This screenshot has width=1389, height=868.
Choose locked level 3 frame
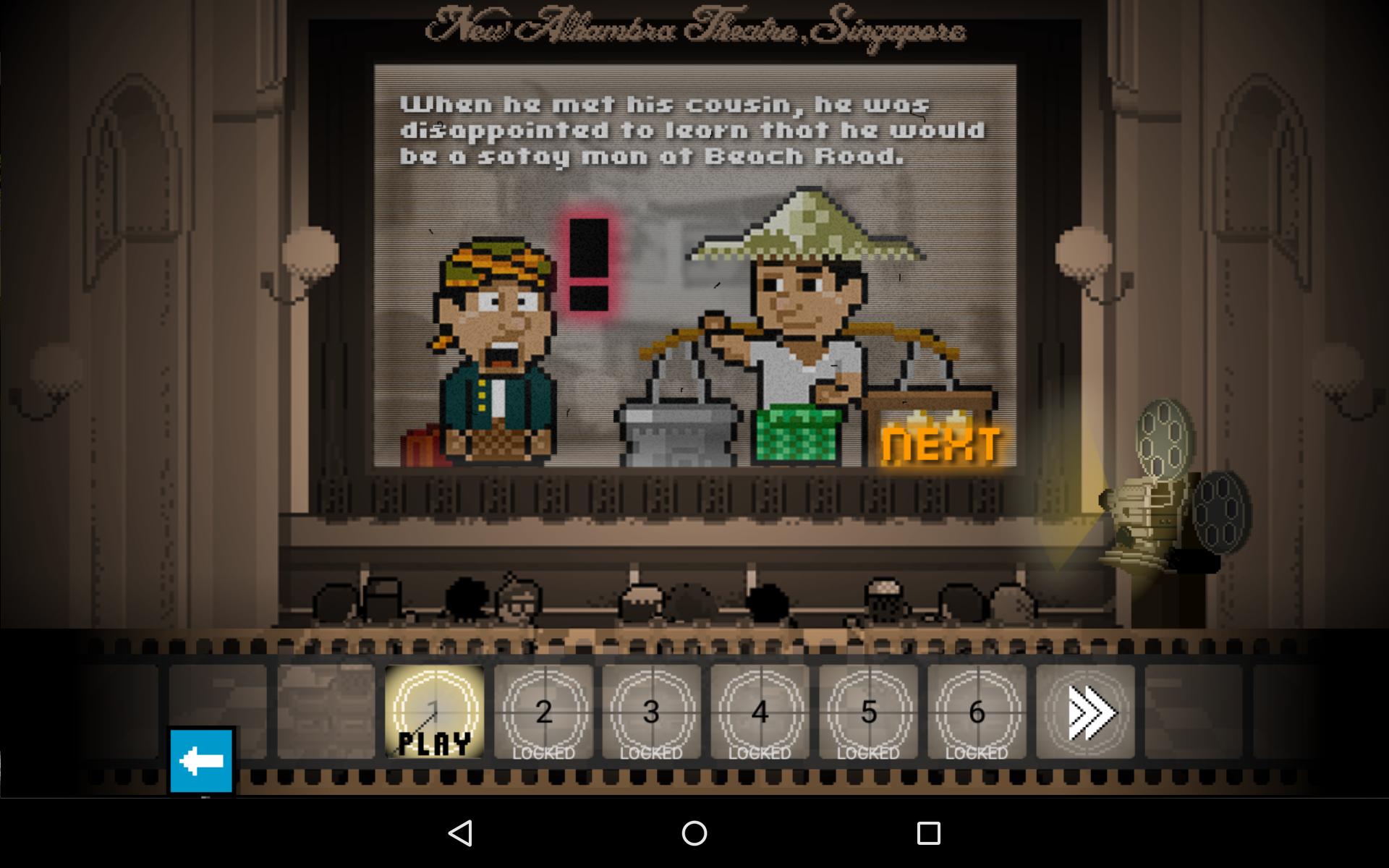click(x=651, y=712)
